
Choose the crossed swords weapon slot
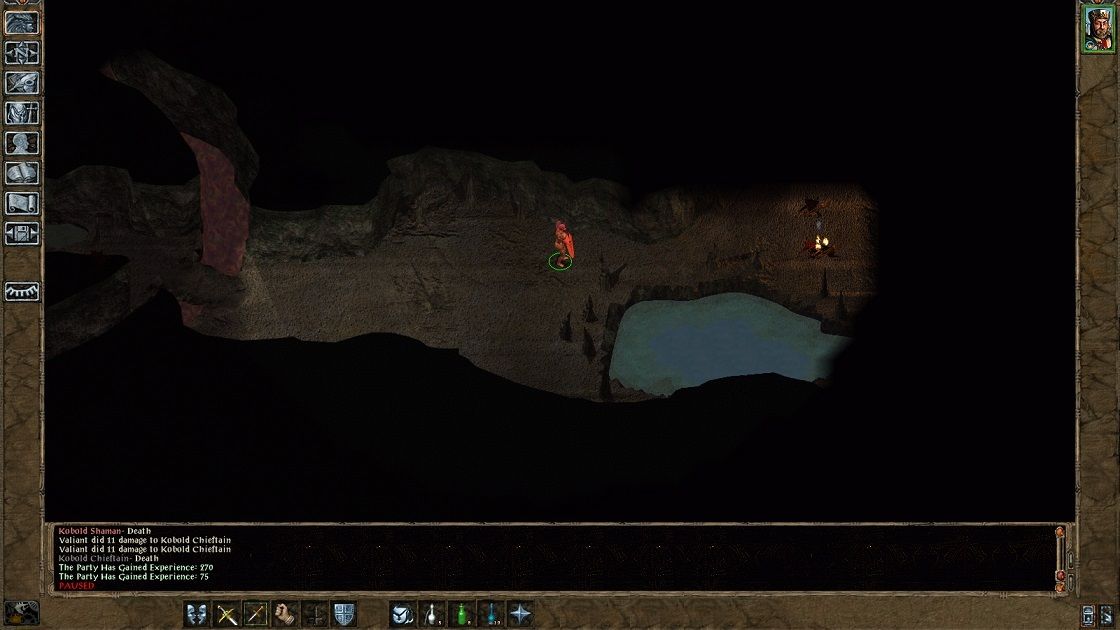pyautogui.click(x=228, y=614)
